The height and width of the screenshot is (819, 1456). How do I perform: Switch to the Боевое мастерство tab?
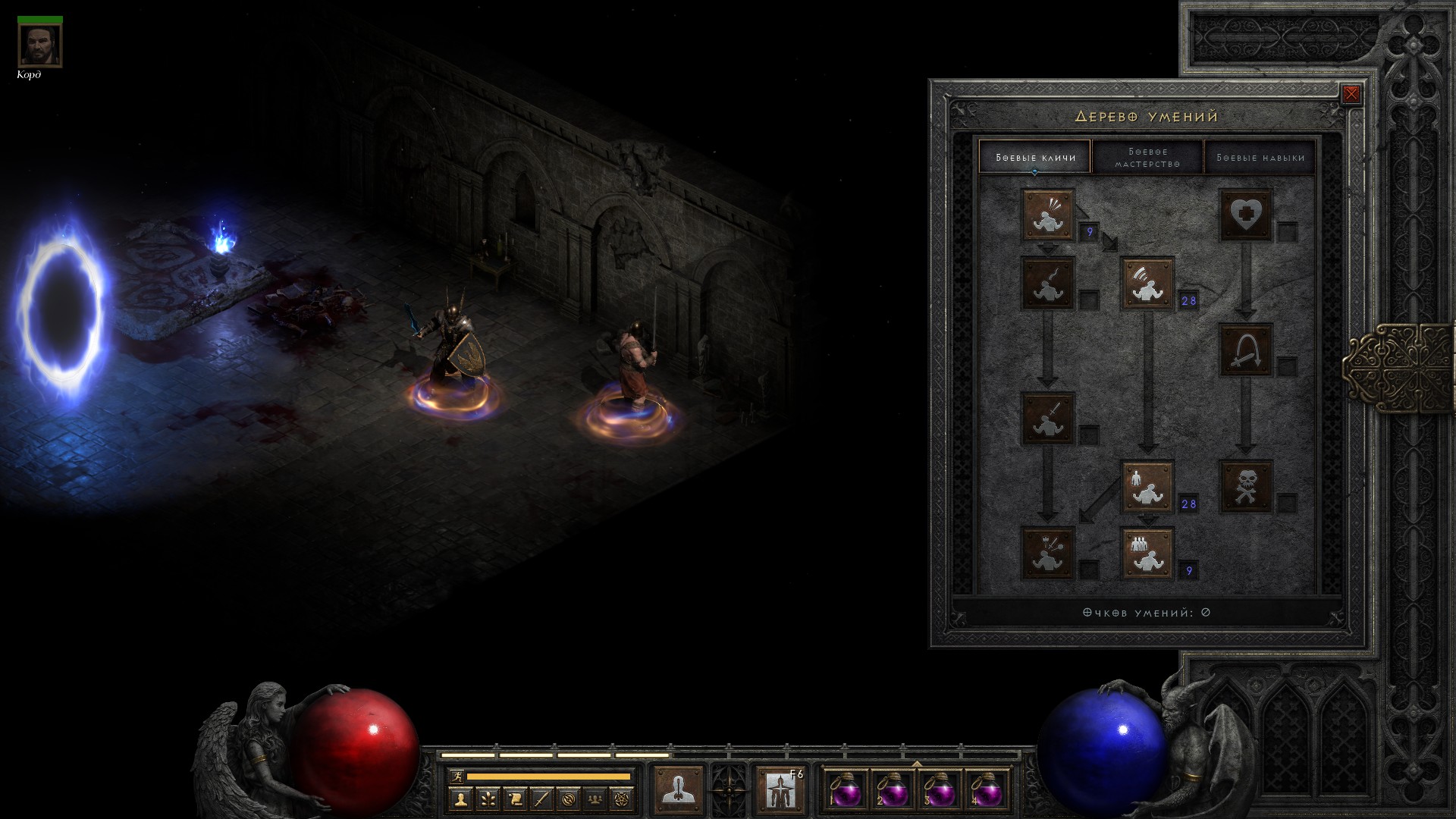(1147, 157)
